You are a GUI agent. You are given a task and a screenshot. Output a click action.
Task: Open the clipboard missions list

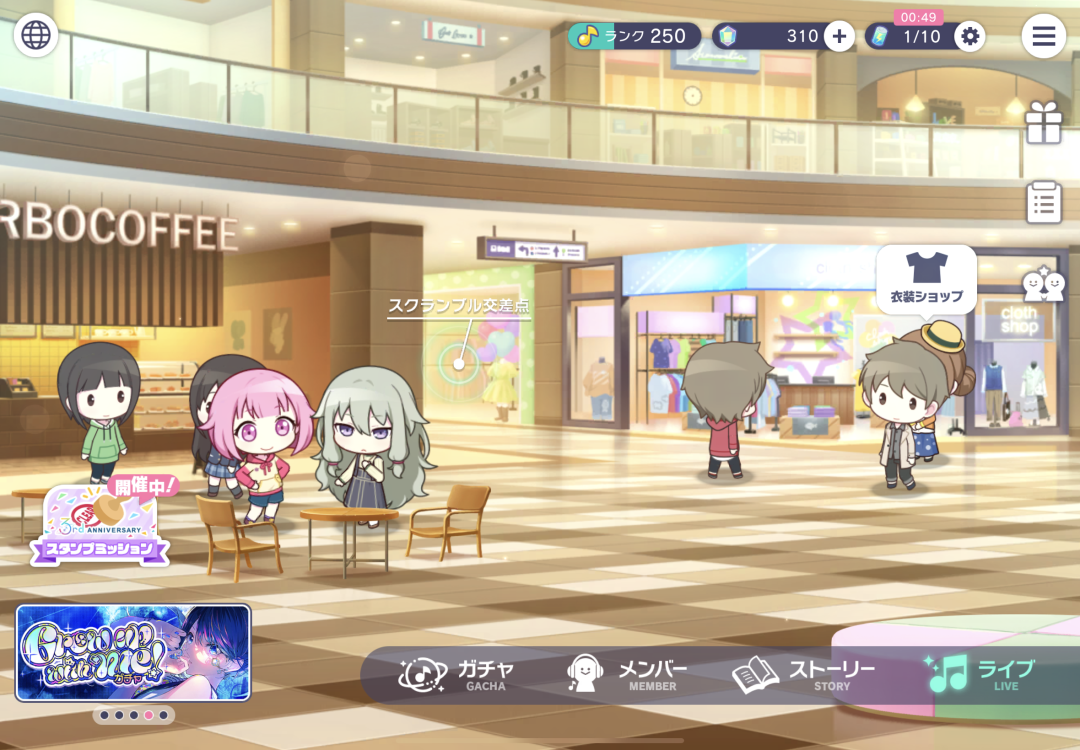[x=1043, y=202]
